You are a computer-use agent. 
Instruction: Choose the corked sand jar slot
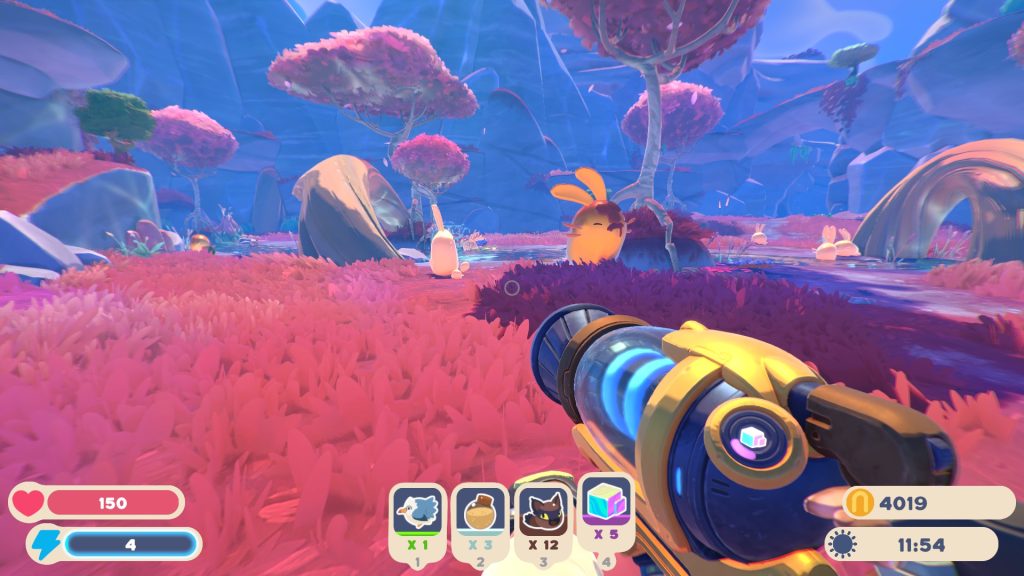pos(480,512)
